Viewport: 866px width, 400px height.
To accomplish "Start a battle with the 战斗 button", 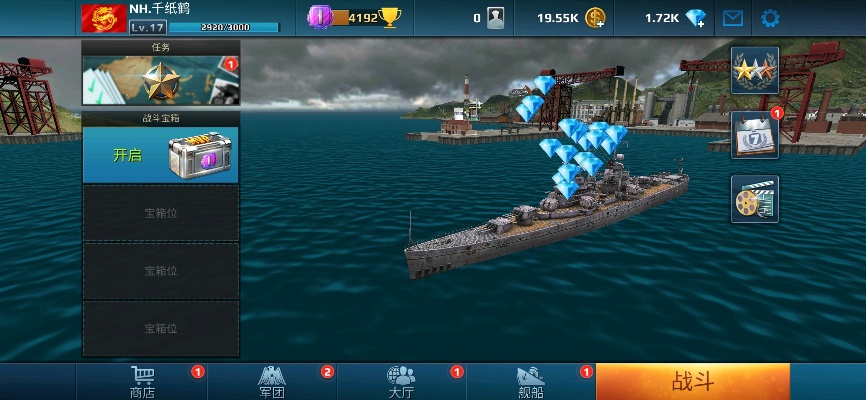I will tap(692, 381).
